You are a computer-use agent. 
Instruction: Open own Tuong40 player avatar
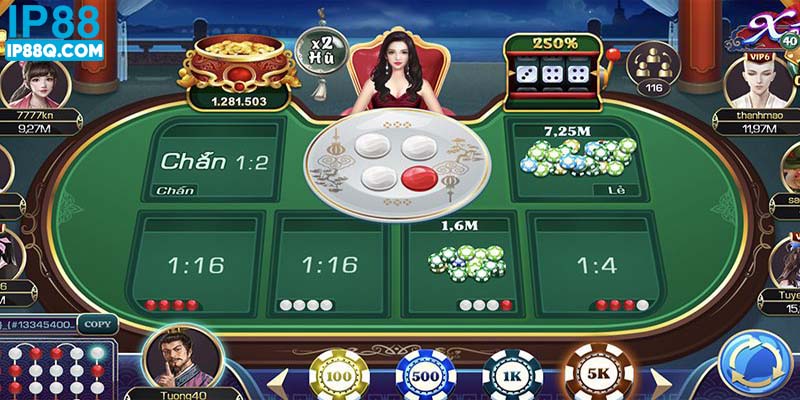pos(182,358)
